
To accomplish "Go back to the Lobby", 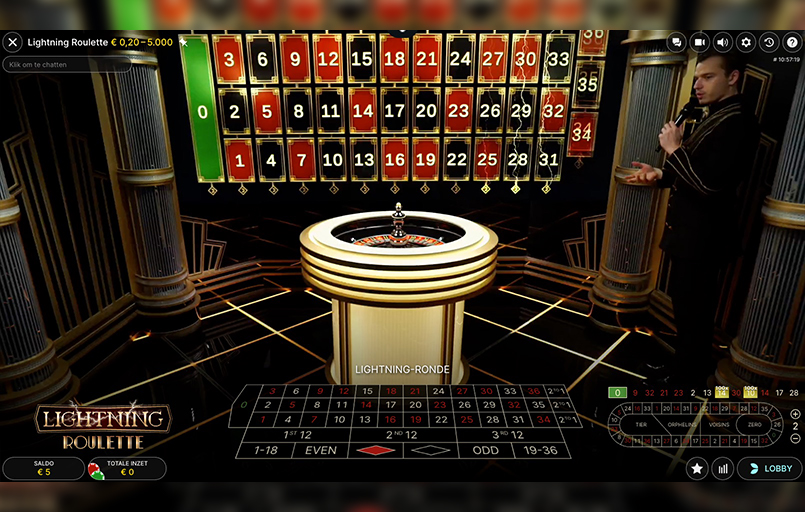I will (769, 468).
